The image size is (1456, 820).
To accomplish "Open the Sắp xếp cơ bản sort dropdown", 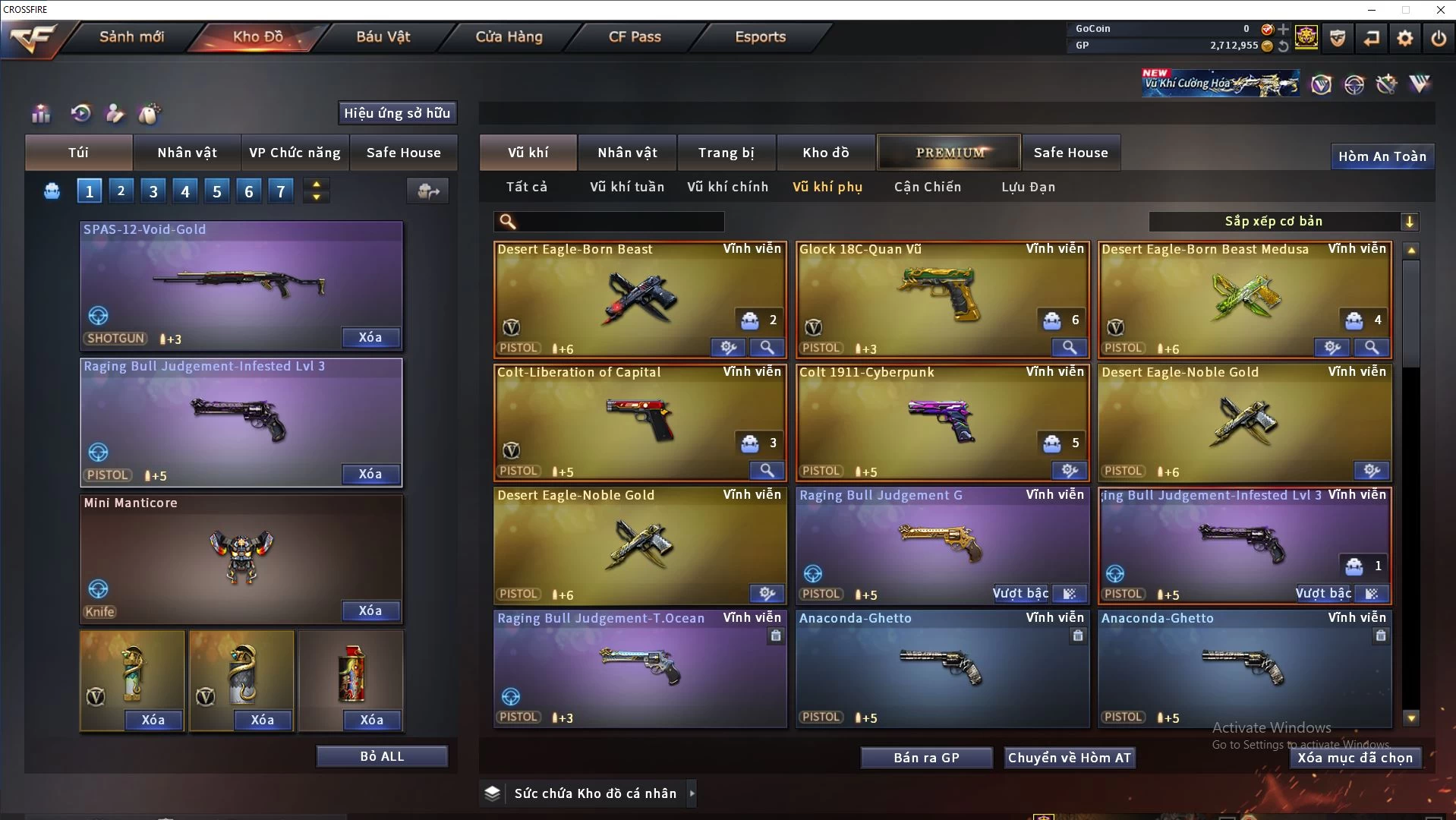I will 1282,221.
